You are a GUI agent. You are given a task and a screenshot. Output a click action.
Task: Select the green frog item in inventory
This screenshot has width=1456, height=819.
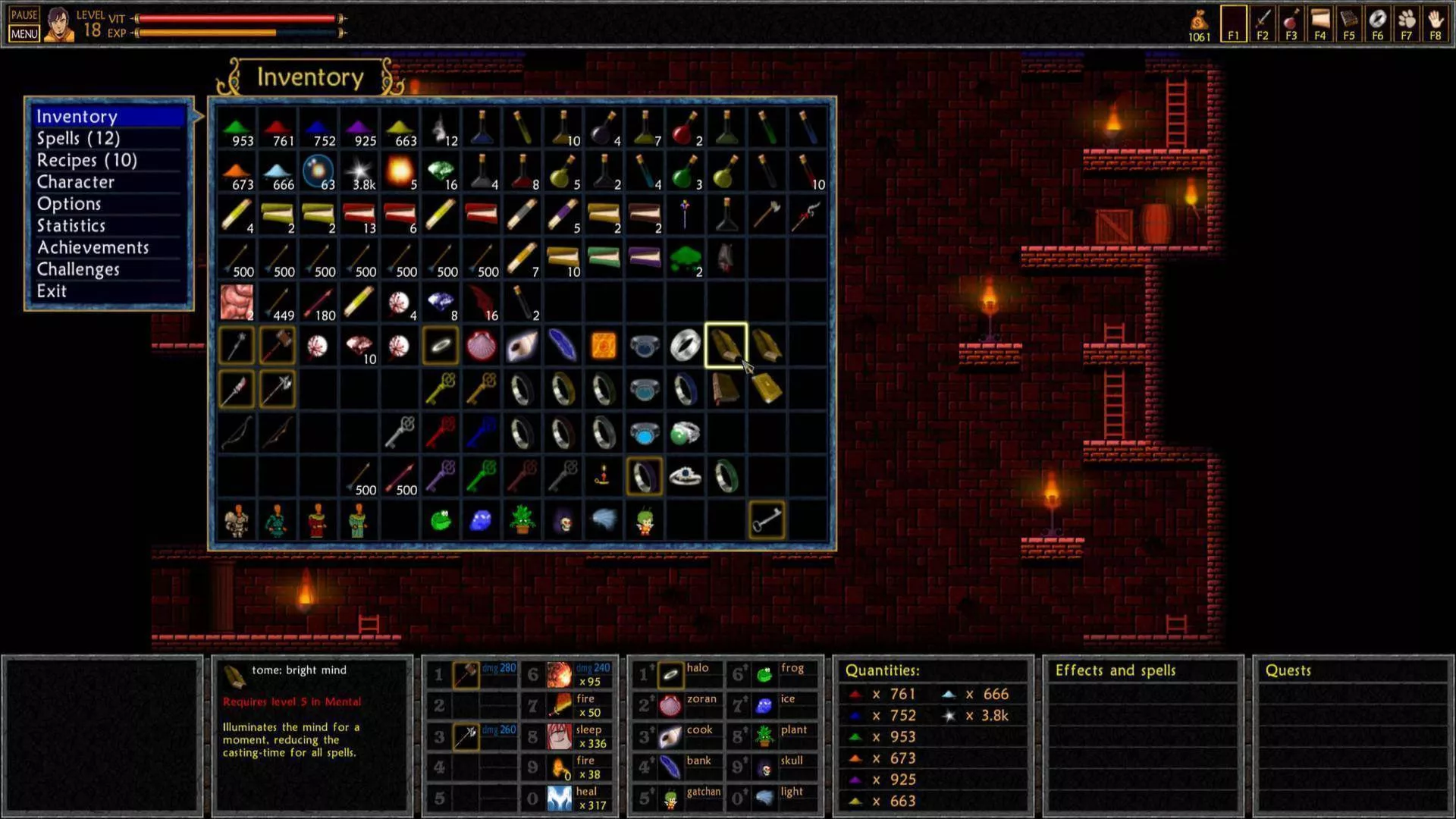coord(441,521)
